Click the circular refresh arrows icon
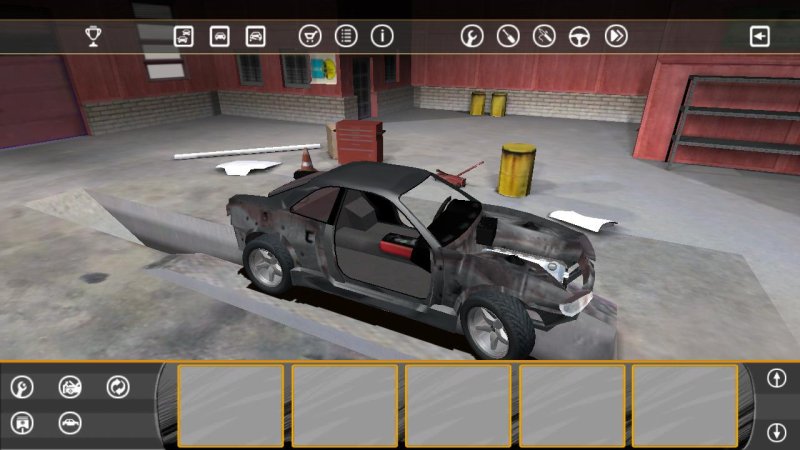Screen dimensions: 800x450 point(118,386)
